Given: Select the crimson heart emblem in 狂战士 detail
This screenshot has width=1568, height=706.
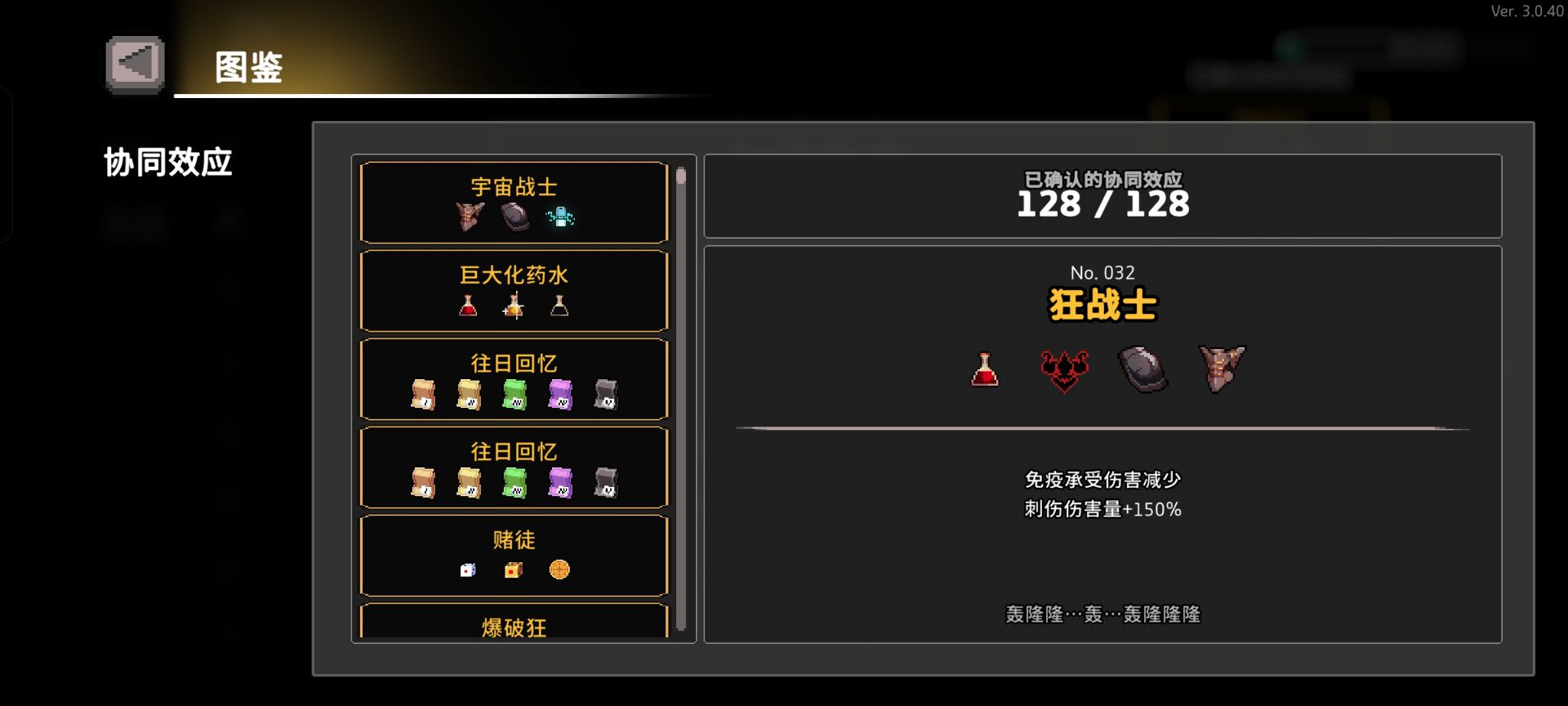Looking at the screenshot, I should coord(1062,369).
